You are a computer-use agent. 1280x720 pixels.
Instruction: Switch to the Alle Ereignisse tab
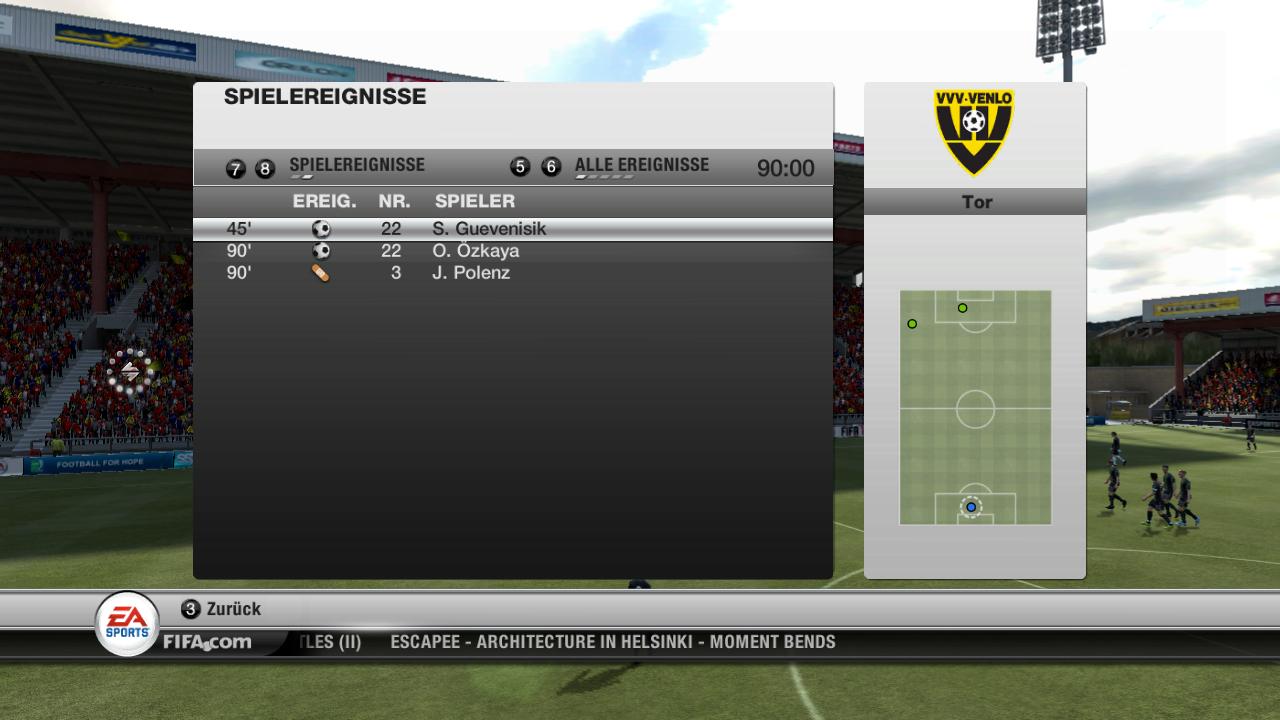click(641, 166)
